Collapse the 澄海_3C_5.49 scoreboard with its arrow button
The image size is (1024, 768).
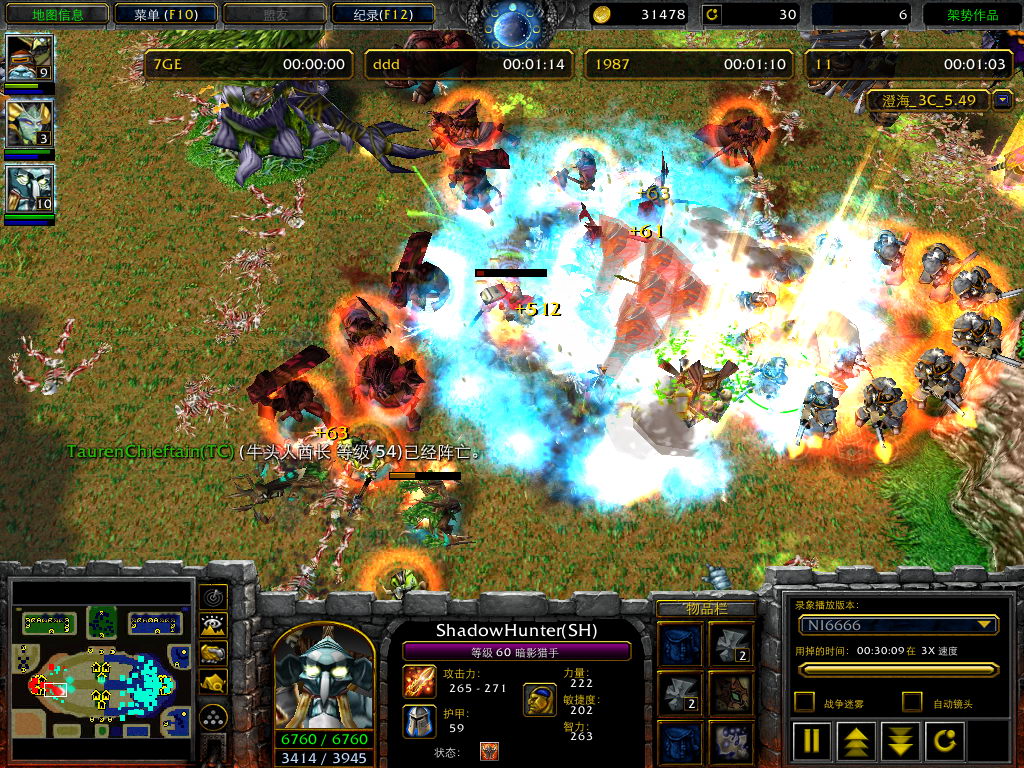(1003, 100)
